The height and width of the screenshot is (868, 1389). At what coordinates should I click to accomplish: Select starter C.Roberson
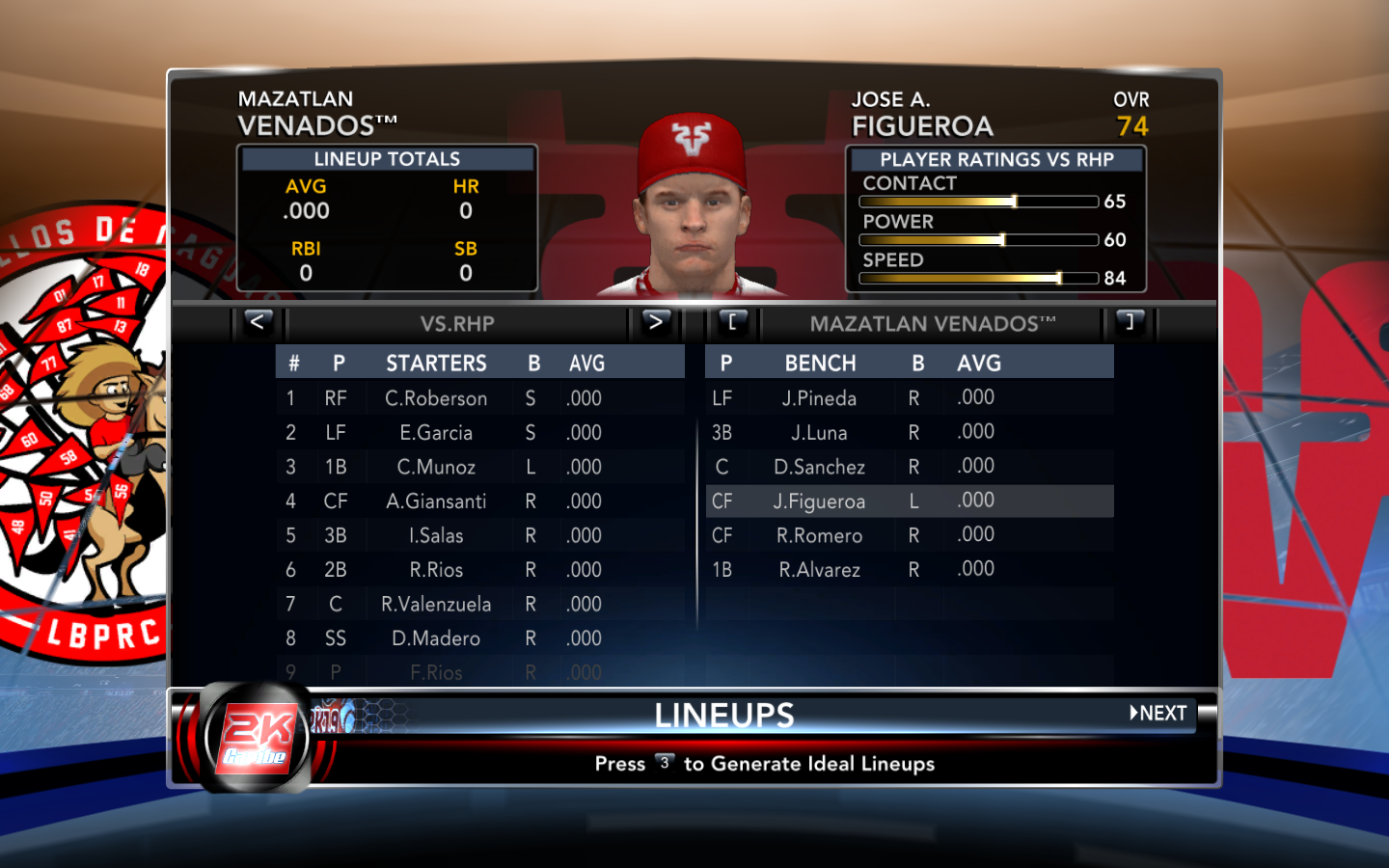(436, 398)
